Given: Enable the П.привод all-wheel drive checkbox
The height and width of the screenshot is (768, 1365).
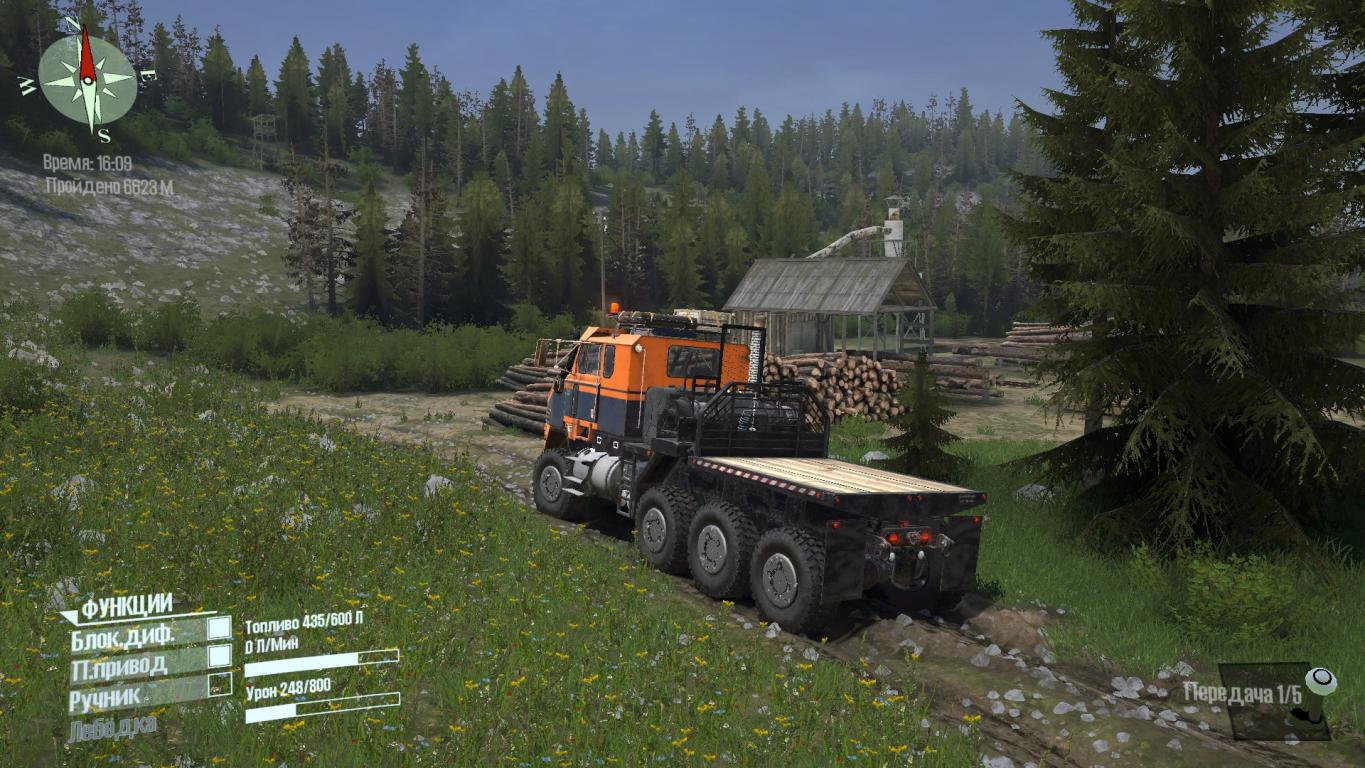Looking at the screenshot, I should [219, 657].
